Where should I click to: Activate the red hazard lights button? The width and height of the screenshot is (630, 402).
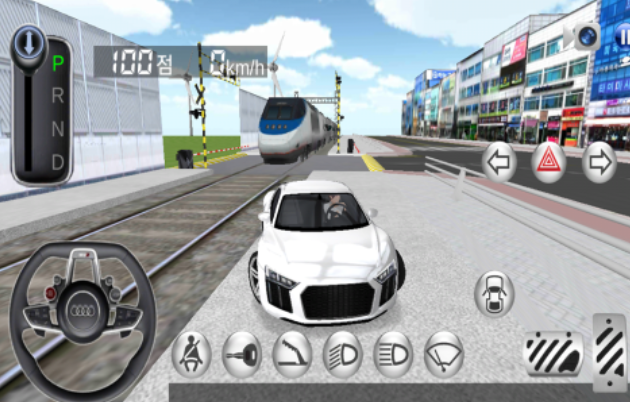click(549, 161)
